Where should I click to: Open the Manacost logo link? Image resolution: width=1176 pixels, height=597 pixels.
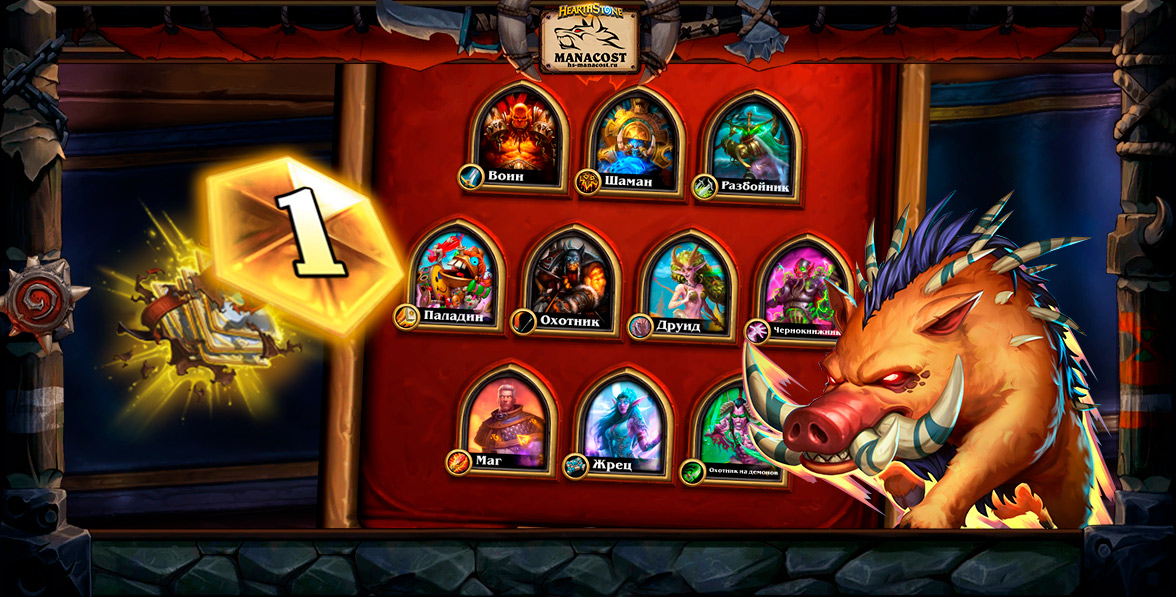pyautogui.click(x=590, y=40)
